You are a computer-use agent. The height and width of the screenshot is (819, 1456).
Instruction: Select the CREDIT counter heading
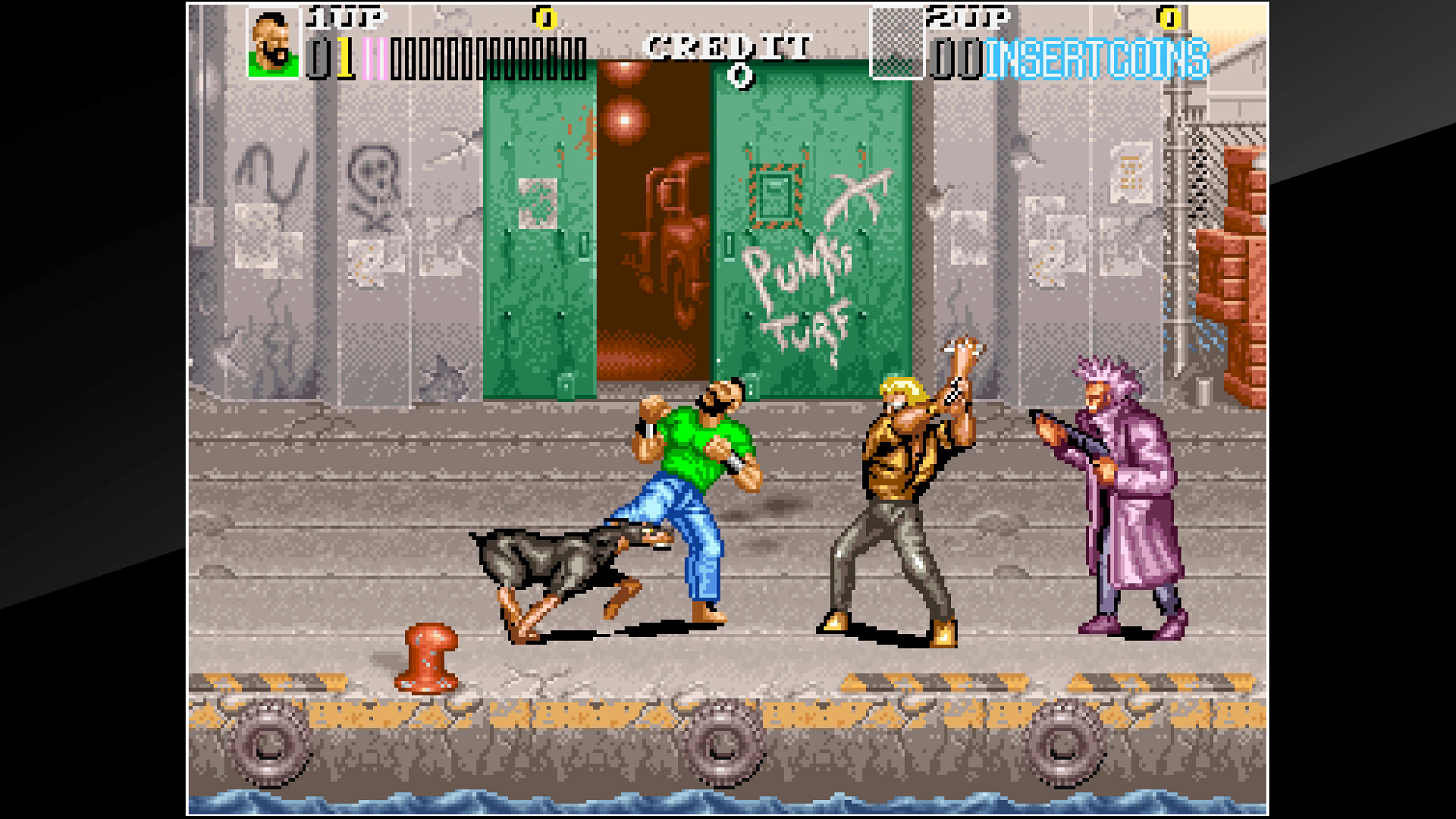pos(729,45)
